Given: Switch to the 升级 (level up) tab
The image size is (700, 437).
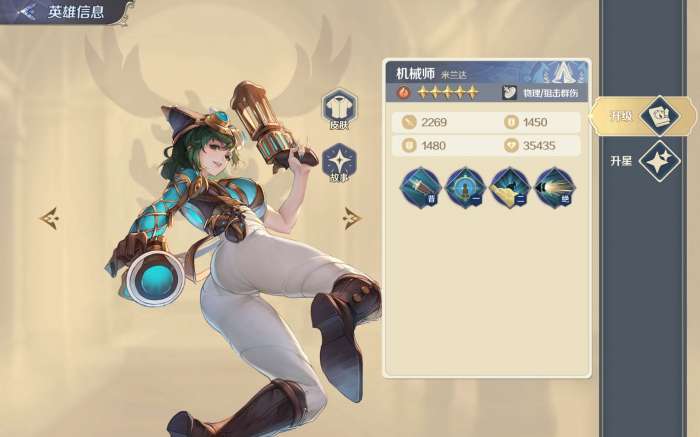Looking at the screenshot, I should click(657, 115).
